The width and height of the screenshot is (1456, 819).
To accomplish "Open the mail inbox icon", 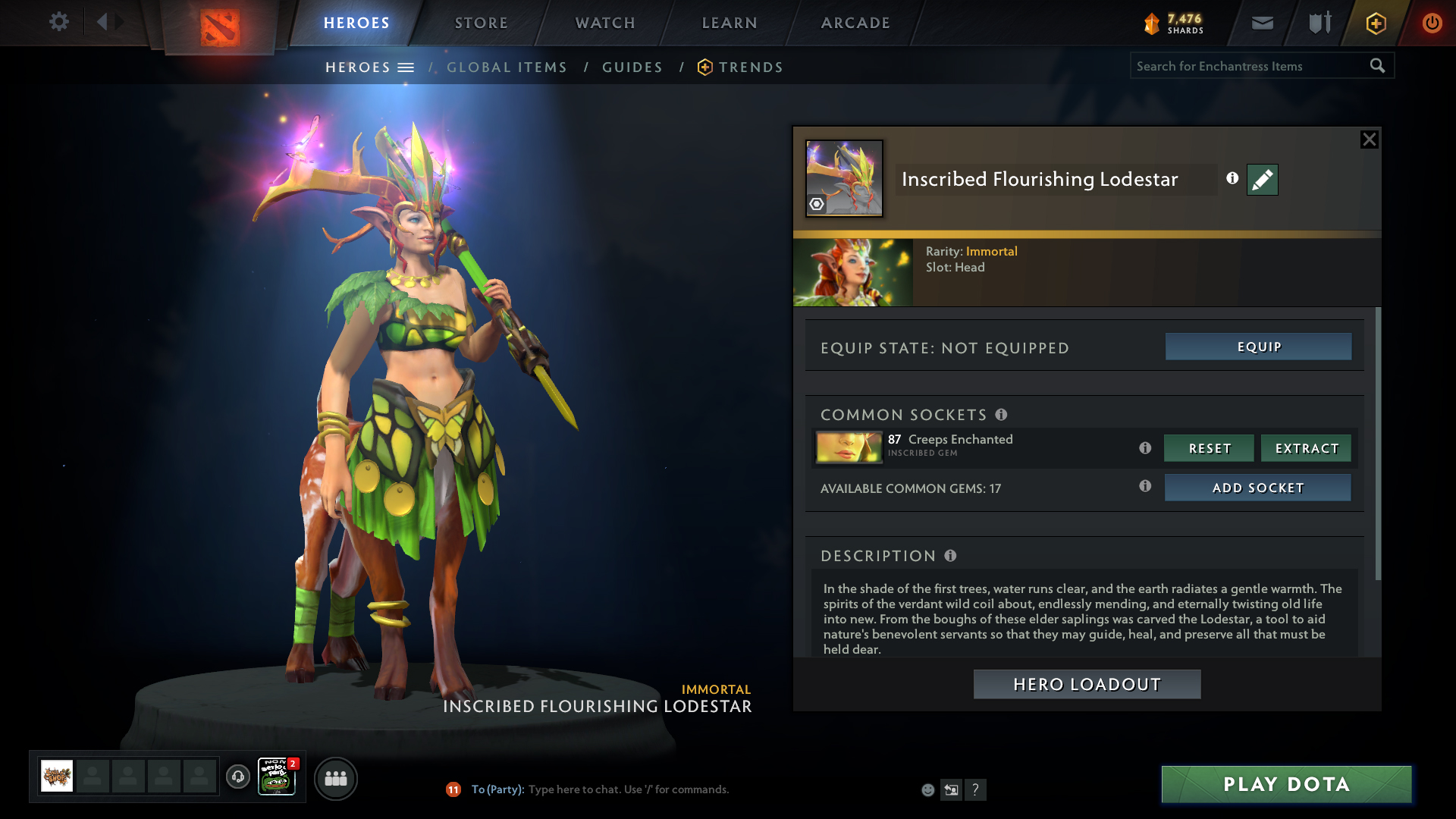I will pos(1262,23).
